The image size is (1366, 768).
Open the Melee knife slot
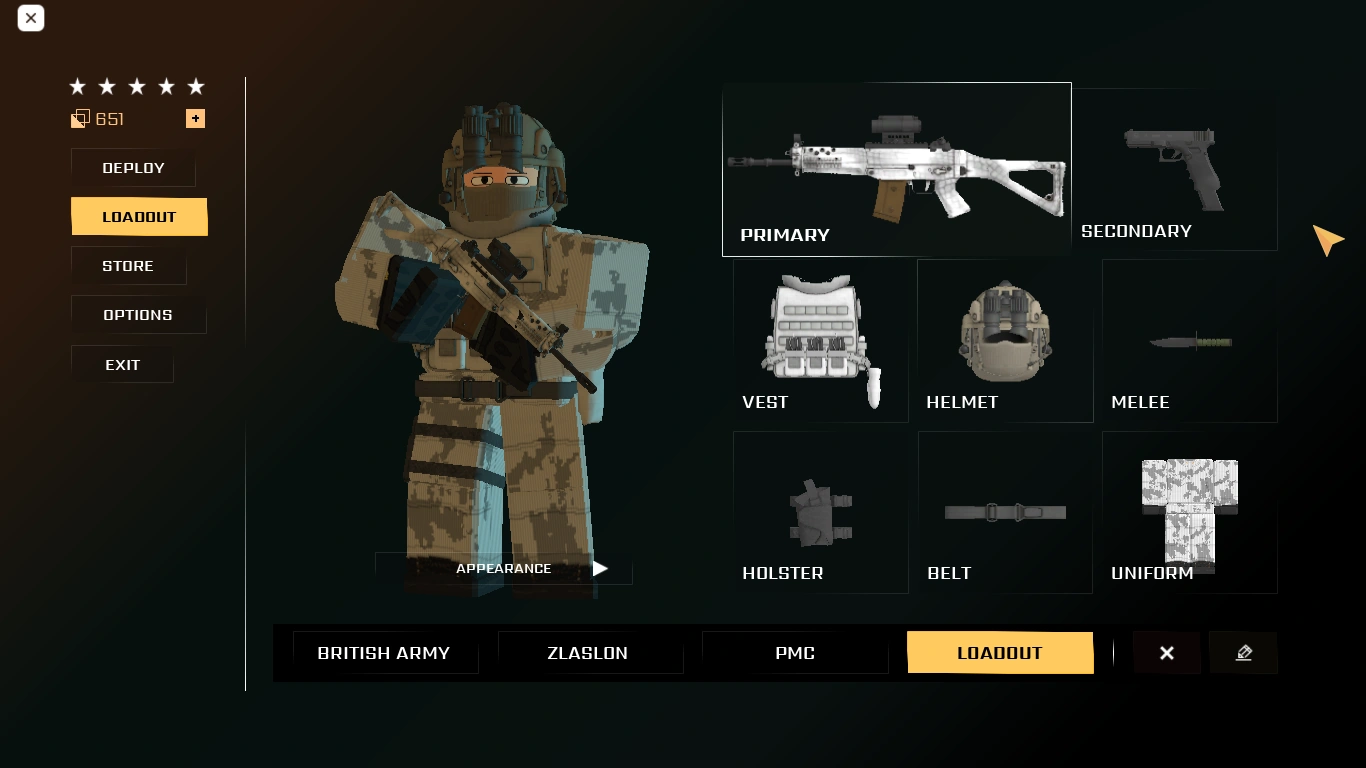coord(1189,340)
